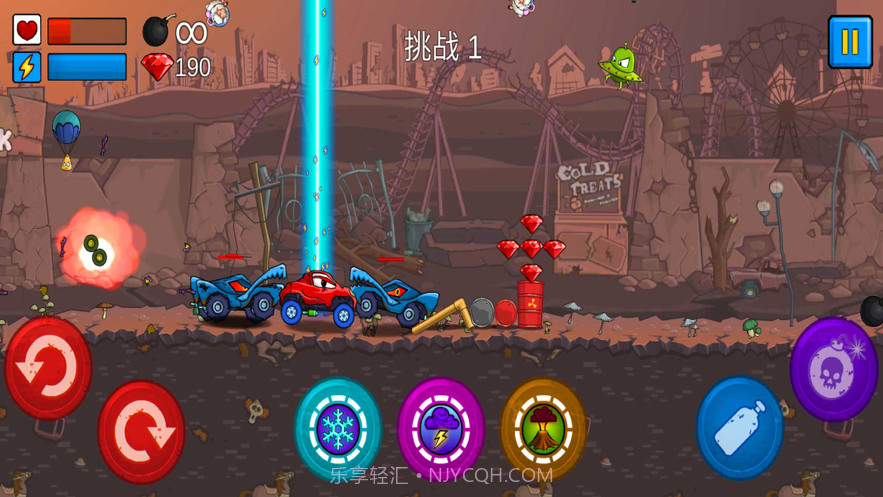The width and height of the screenshot is (883, 497).
Task: Tilt the car backward with the counterclockwise arrow
Action: tap(48, 368)
